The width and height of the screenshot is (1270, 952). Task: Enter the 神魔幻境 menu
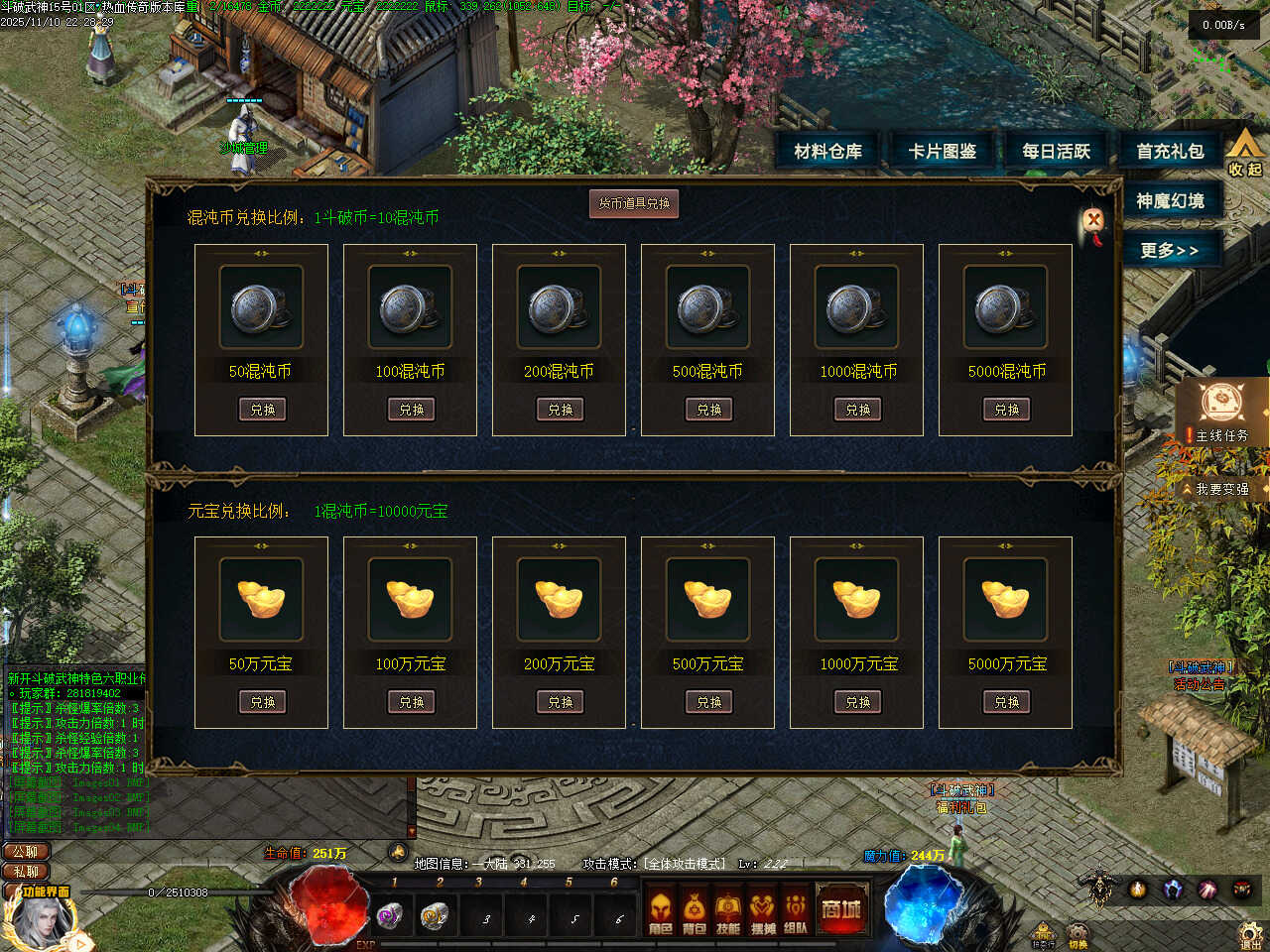tap(1171, 201)
